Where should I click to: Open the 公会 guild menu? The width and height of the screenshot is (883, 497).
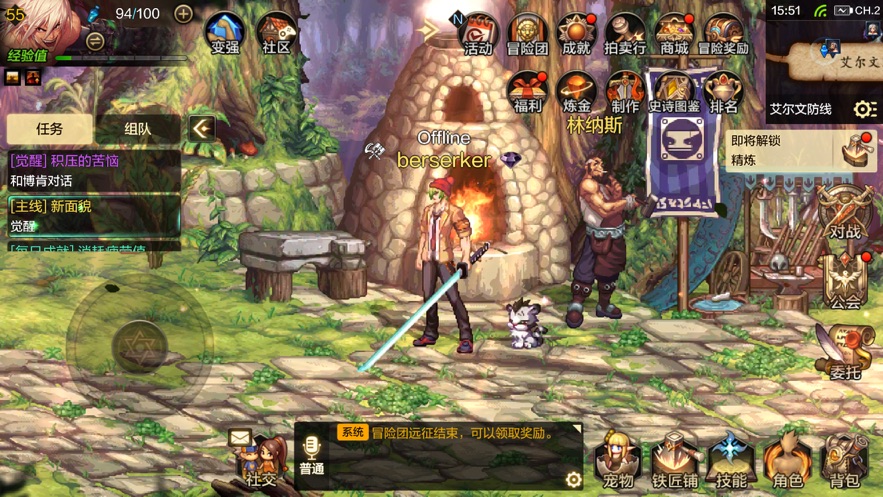[845, 283]
